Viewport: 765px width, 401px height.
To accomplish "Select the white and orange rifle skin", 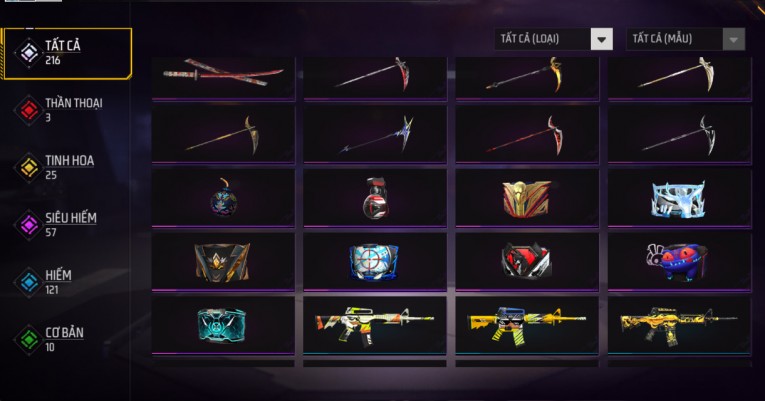I will coord(375,324).
